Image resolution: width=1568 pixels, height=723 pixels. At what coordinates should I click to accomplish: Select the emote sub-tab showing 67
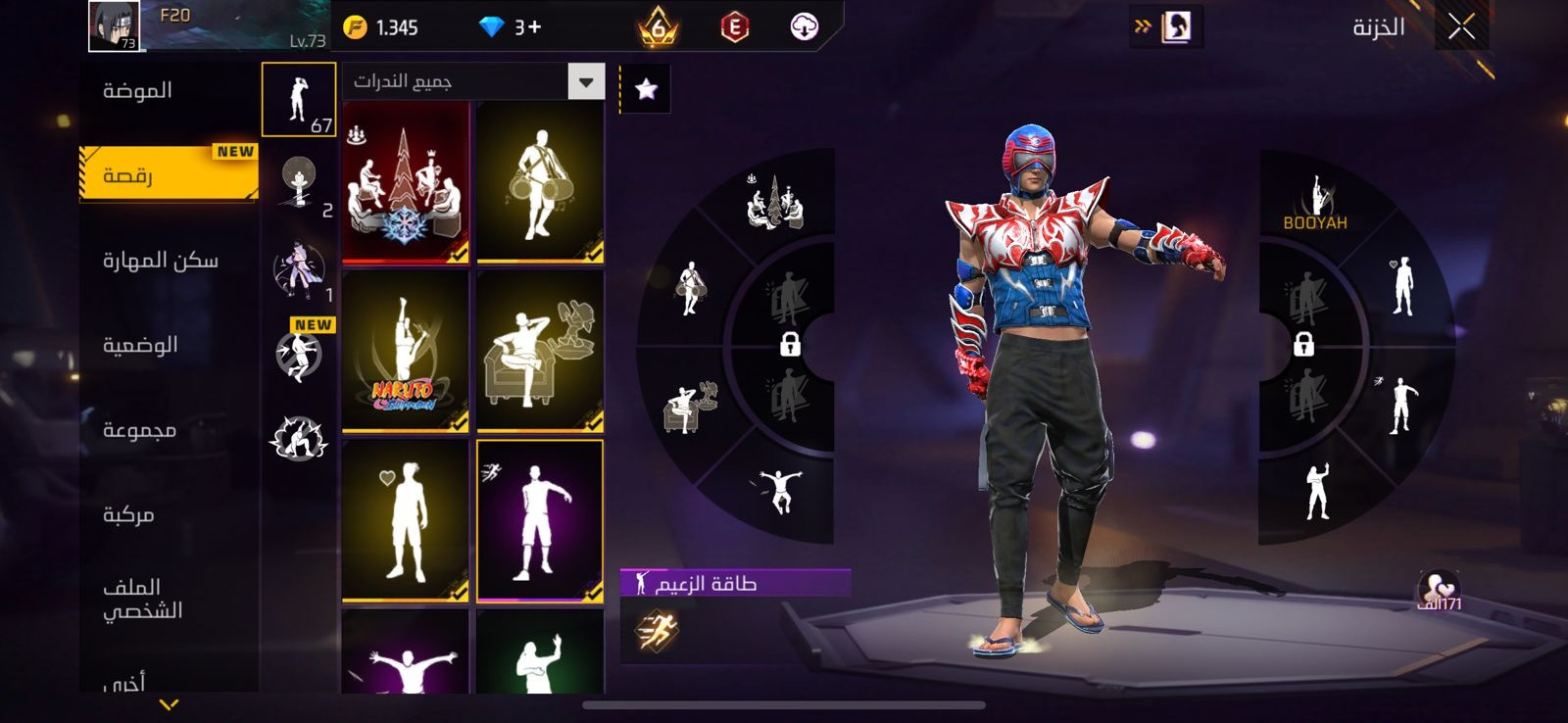[x=299, y=100]
